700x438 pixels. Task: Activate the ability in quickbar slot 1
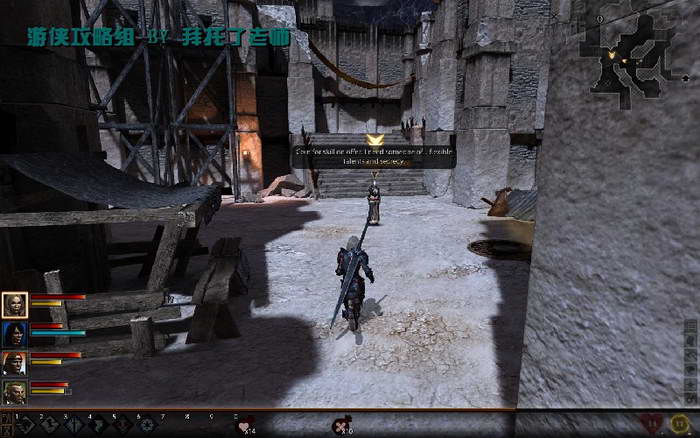28,425
